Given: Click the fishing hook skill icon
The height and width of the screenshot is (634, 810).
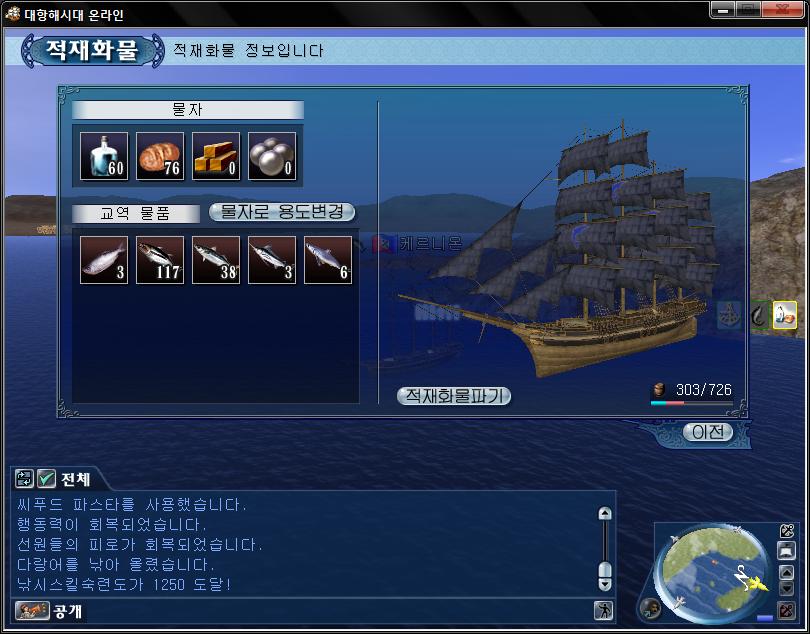Looking at the screenshot, I should (x=759, y=314).
